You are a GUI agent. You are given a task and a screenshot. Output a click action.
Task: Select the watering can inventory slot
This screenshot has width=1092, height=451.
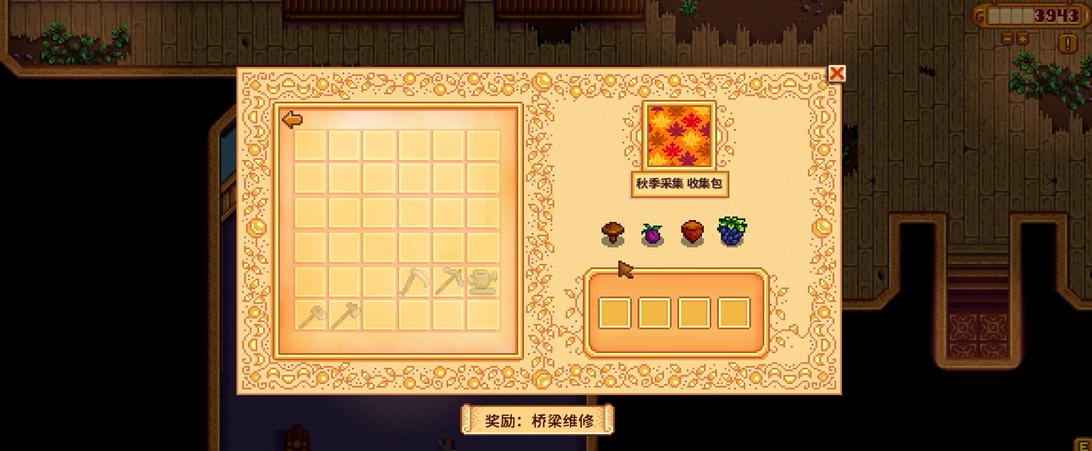click(x=483, y=281)
